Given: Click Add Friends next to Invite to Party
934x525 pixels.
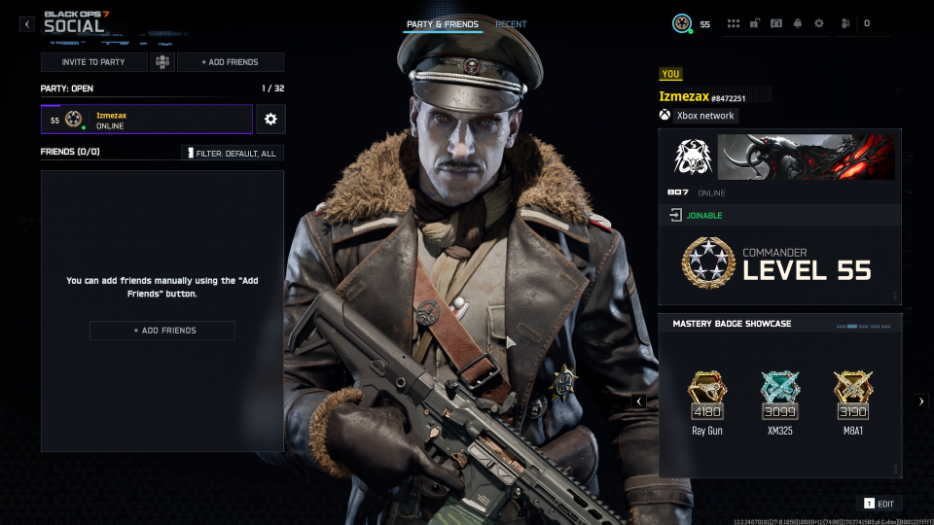Looking at the screenshot, I should [230, 62].
